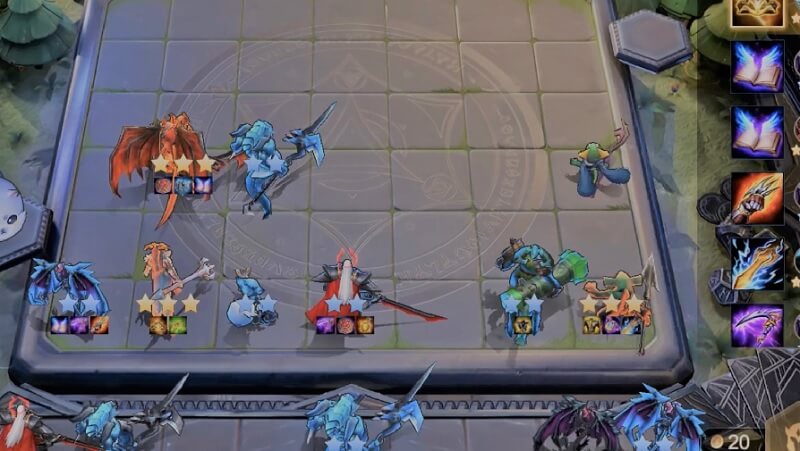Screen dimensions: 800x451
Task: Select the golden item icon above the spellbooks
Action: click(757, 11)
